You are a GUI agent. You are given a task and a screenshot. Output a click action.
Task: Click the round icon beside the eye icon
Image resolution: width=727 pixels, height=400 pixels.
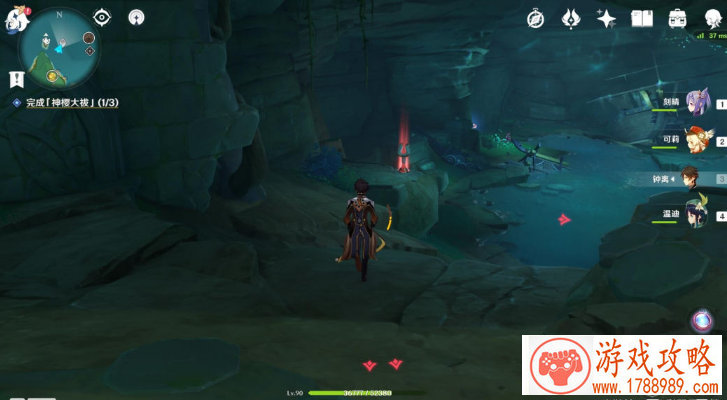tap(136, 17)
